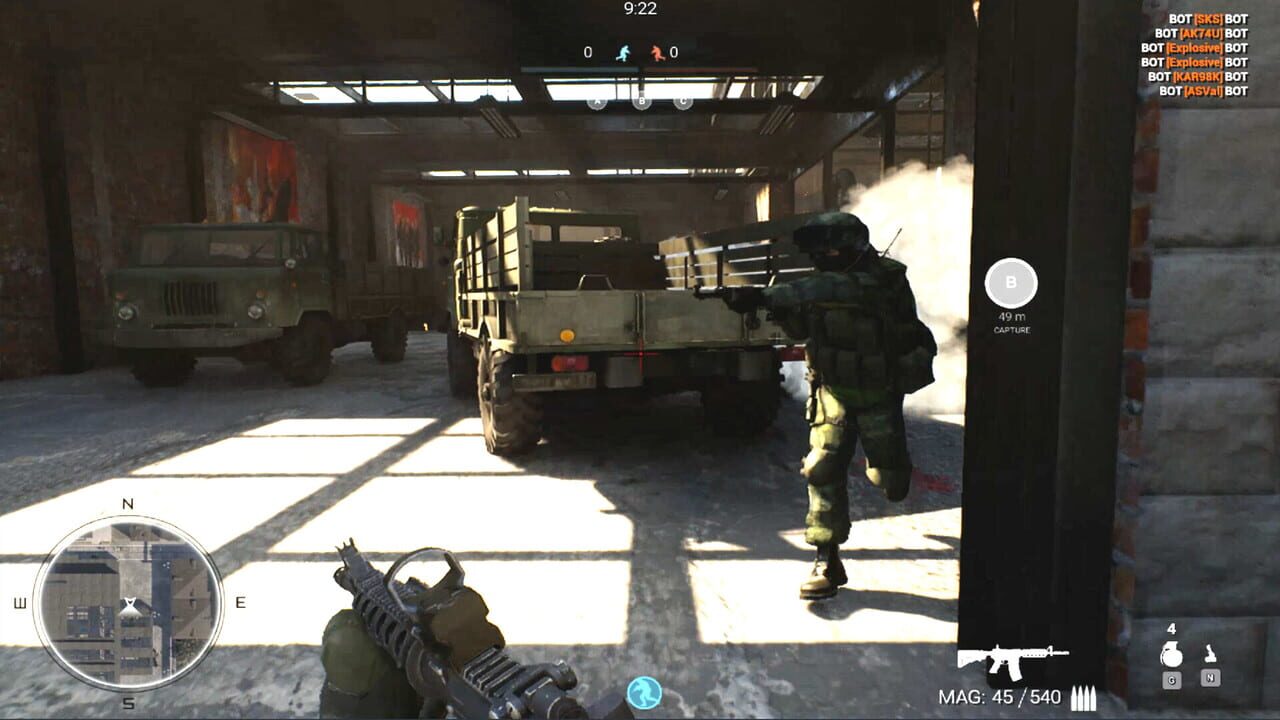This screenshot has width=1280, height=720.
Task: Click the orange team soldier icon on scoreboard
Action: (658, 53)
